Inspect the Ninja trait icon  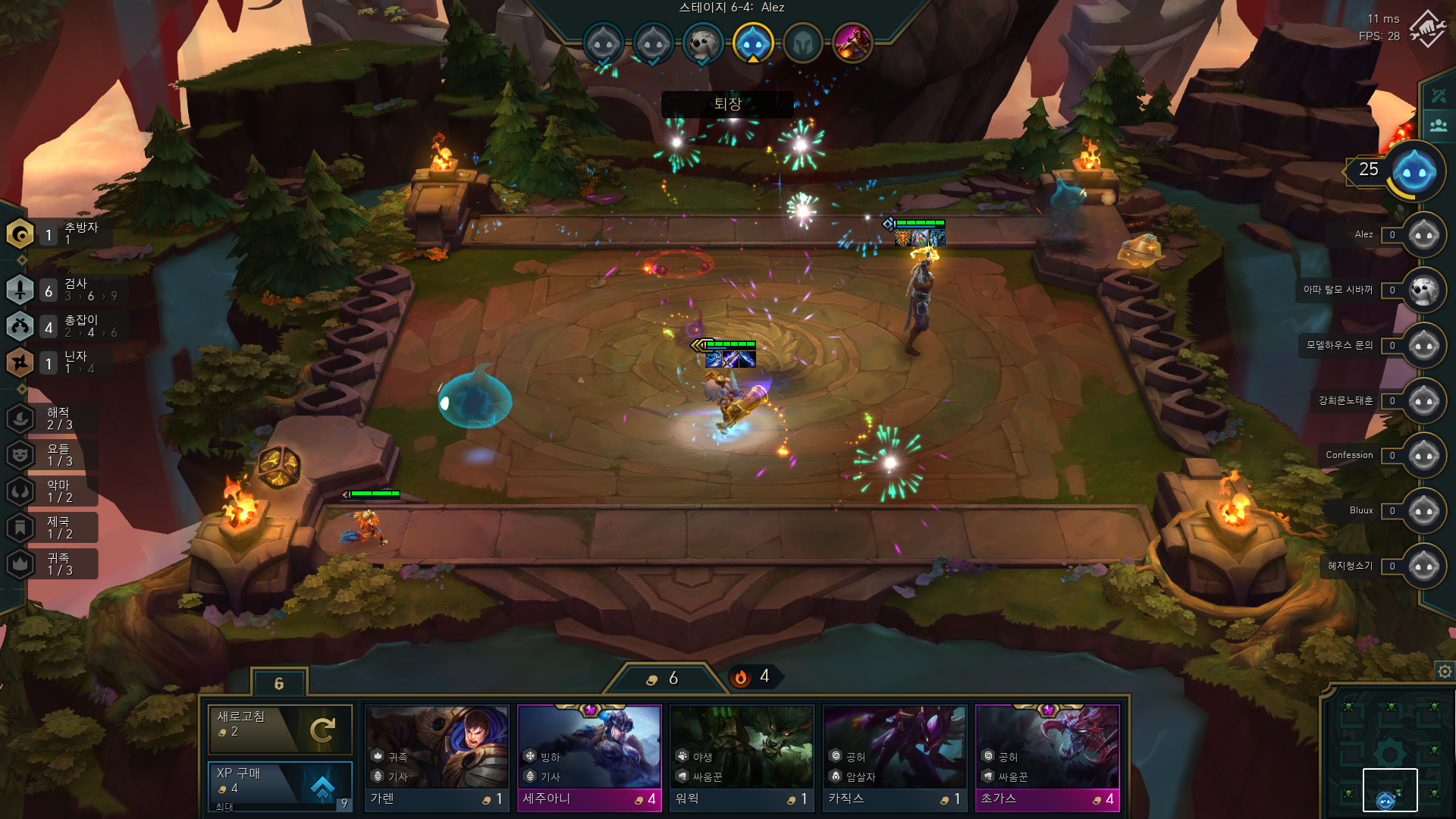pyautogui.click(x=20, y=362)
